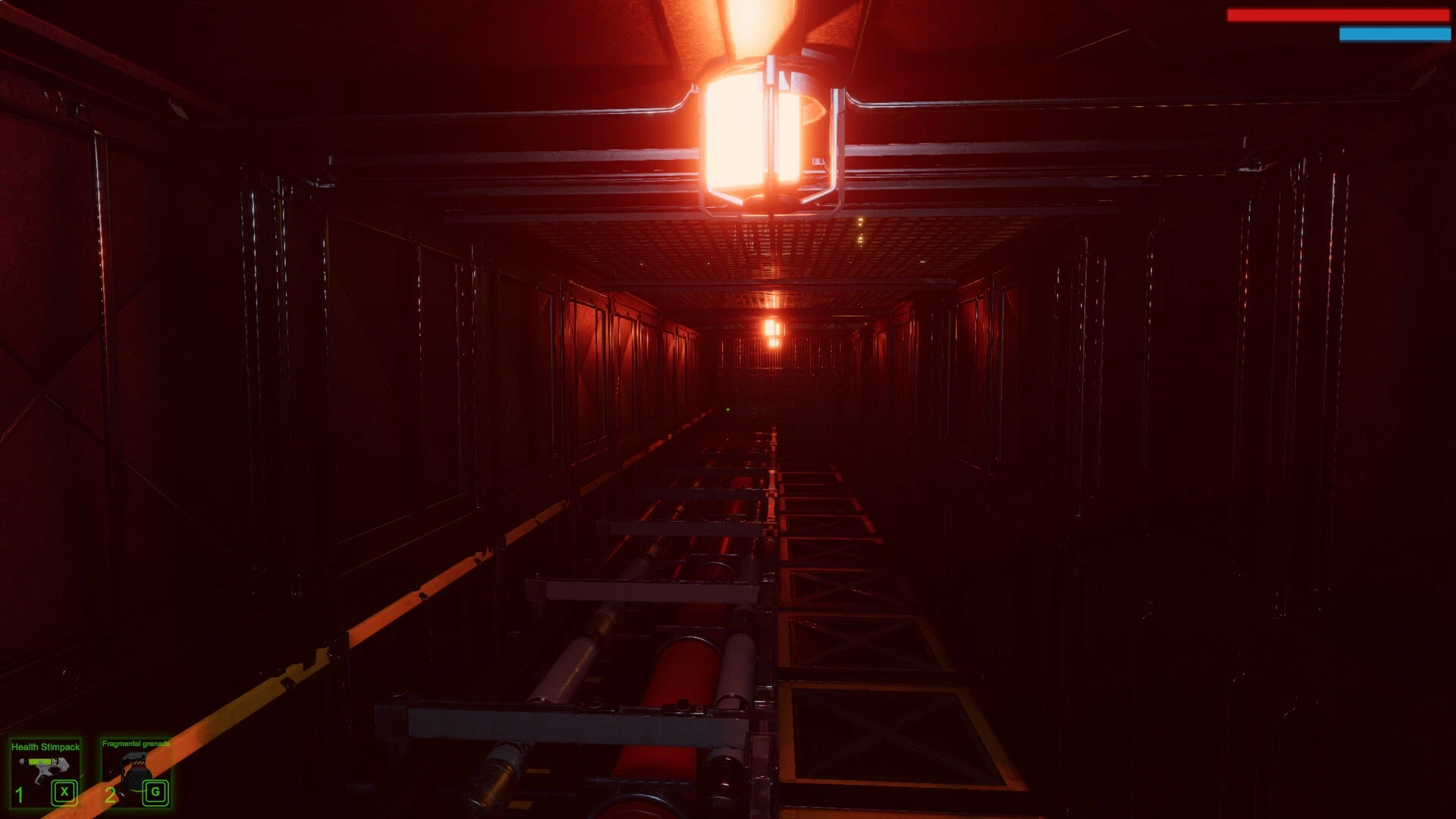Click the glowing ceiling lamp fixture
The width and height of the screenshot is (1456, 819).
coord(766,129)
